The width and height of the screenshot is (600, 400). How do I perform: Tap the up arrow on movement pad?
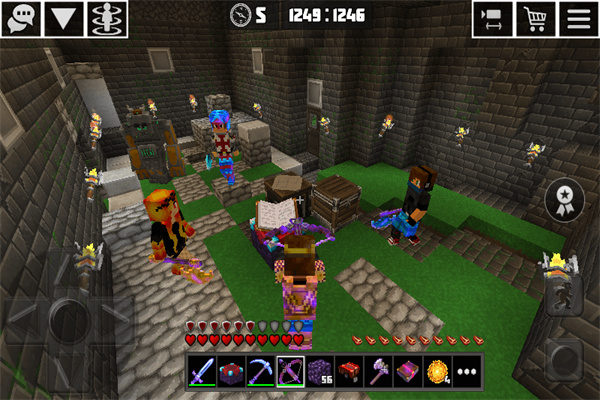coord(68,270)
